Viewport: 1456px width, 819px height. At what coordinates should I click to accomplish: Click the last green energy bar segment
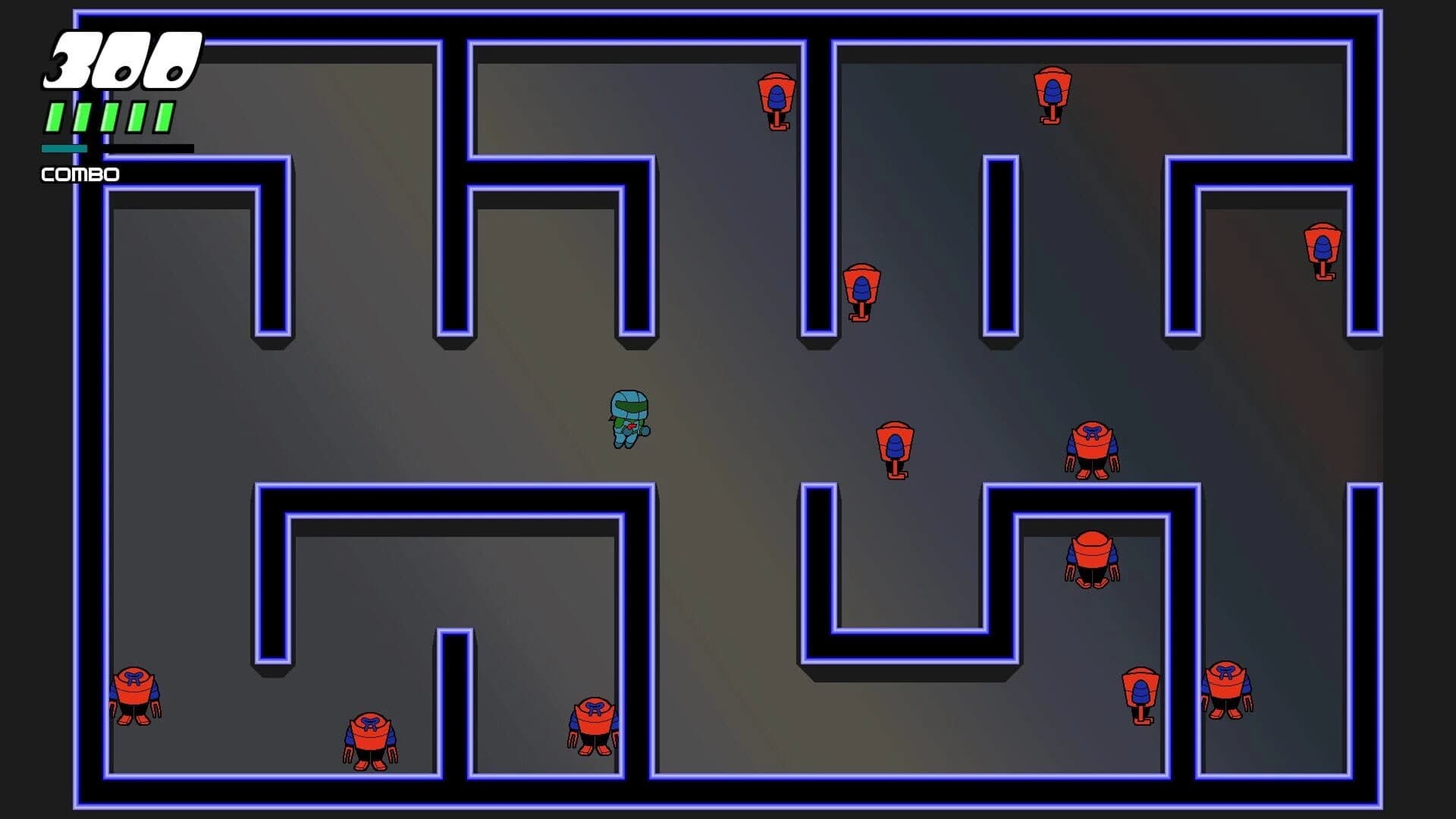coord(165,115)
